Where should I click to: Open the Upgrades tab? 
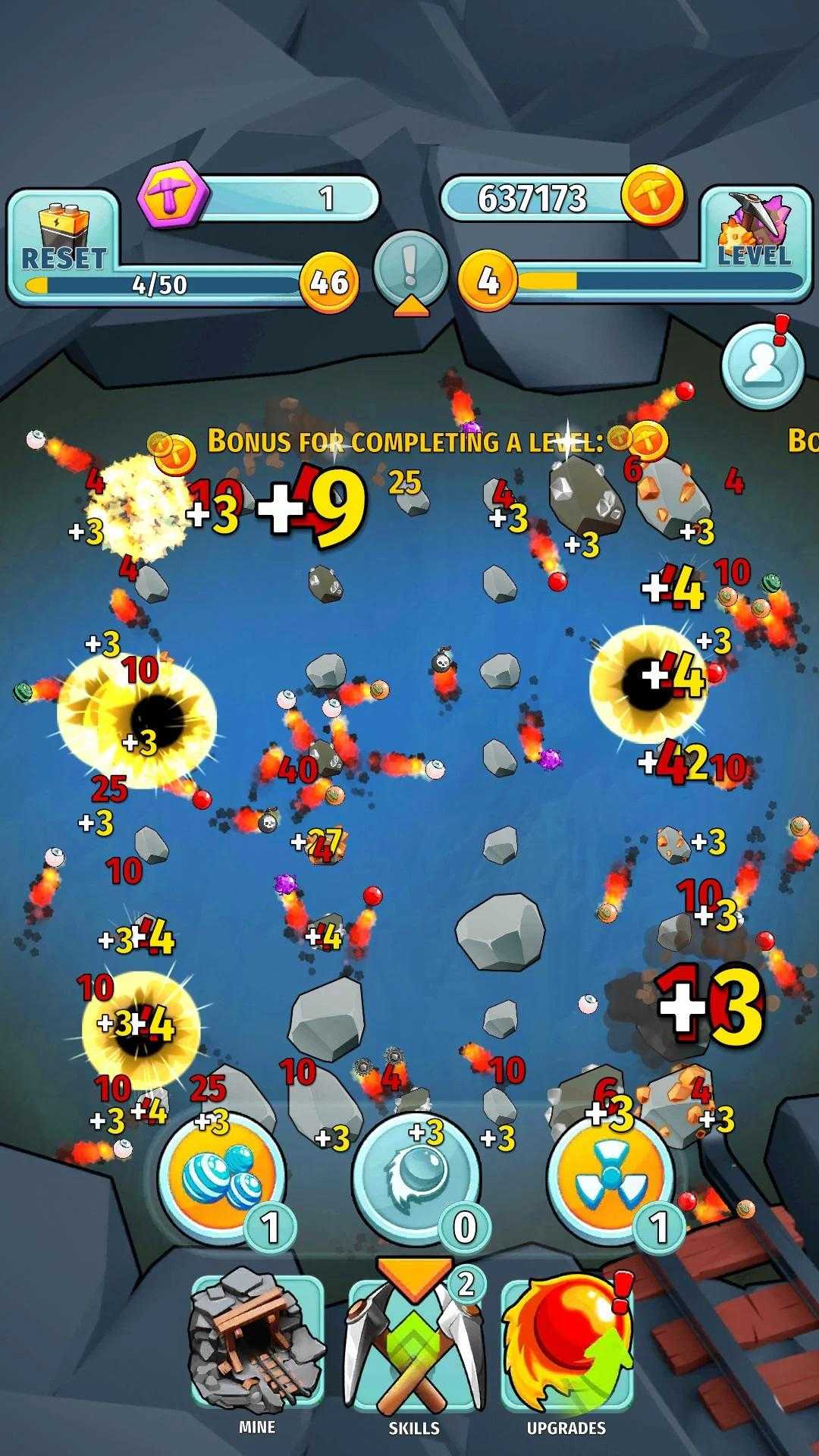coord(566,1346)
